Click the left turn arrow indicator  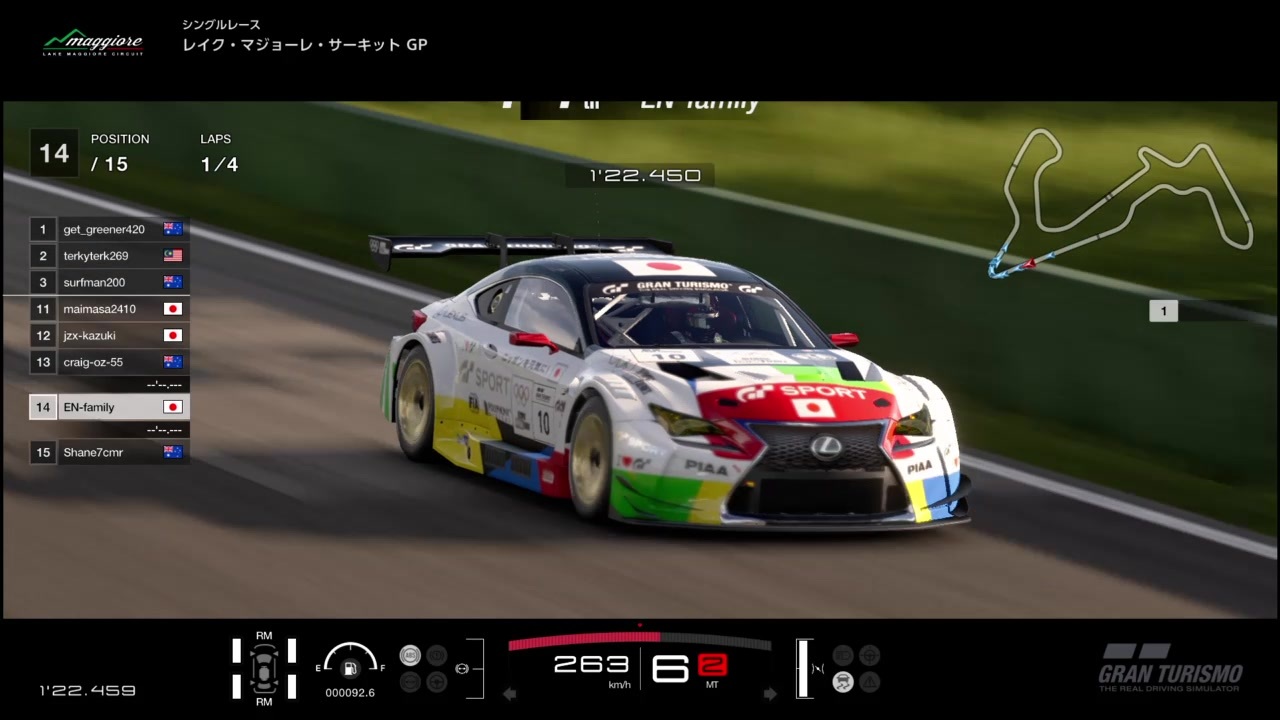click(x=510, y=693)
